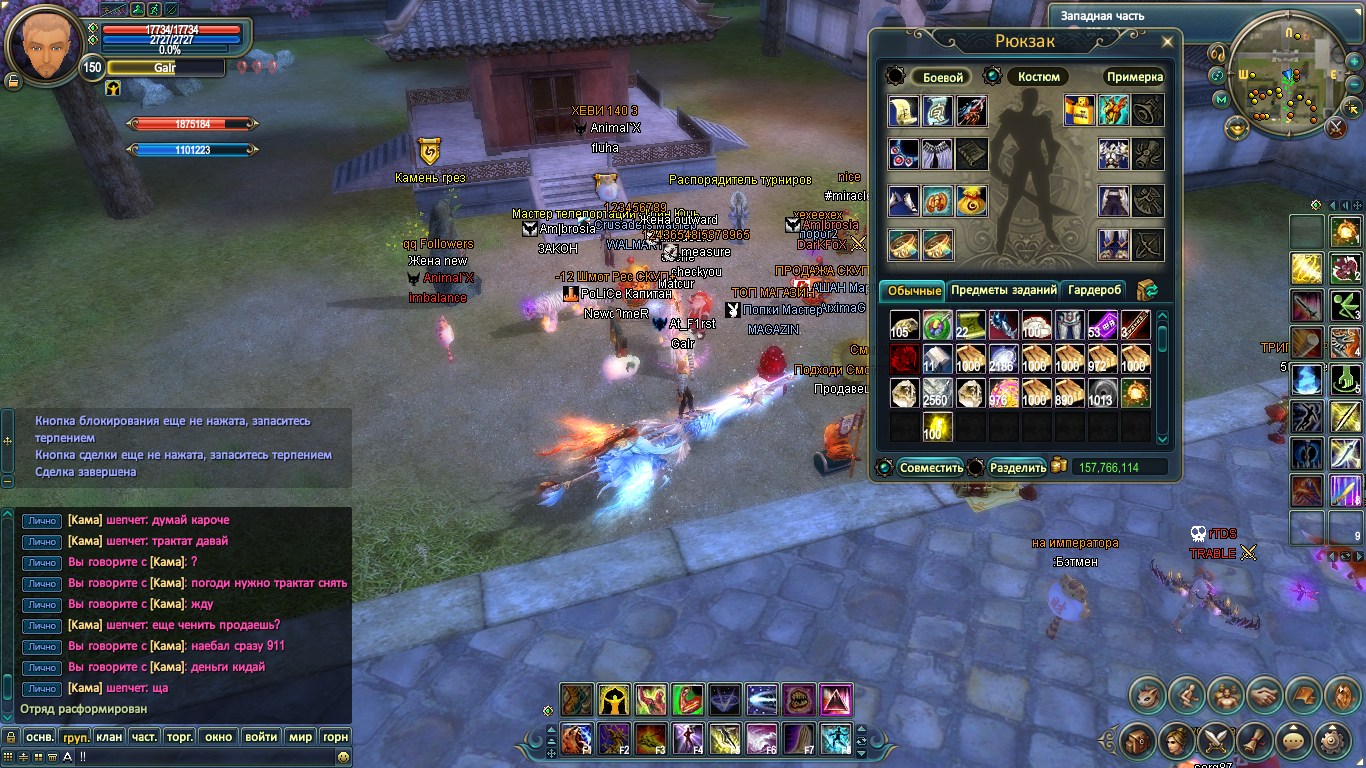Click the player portrait avatar

pos(44,45)
